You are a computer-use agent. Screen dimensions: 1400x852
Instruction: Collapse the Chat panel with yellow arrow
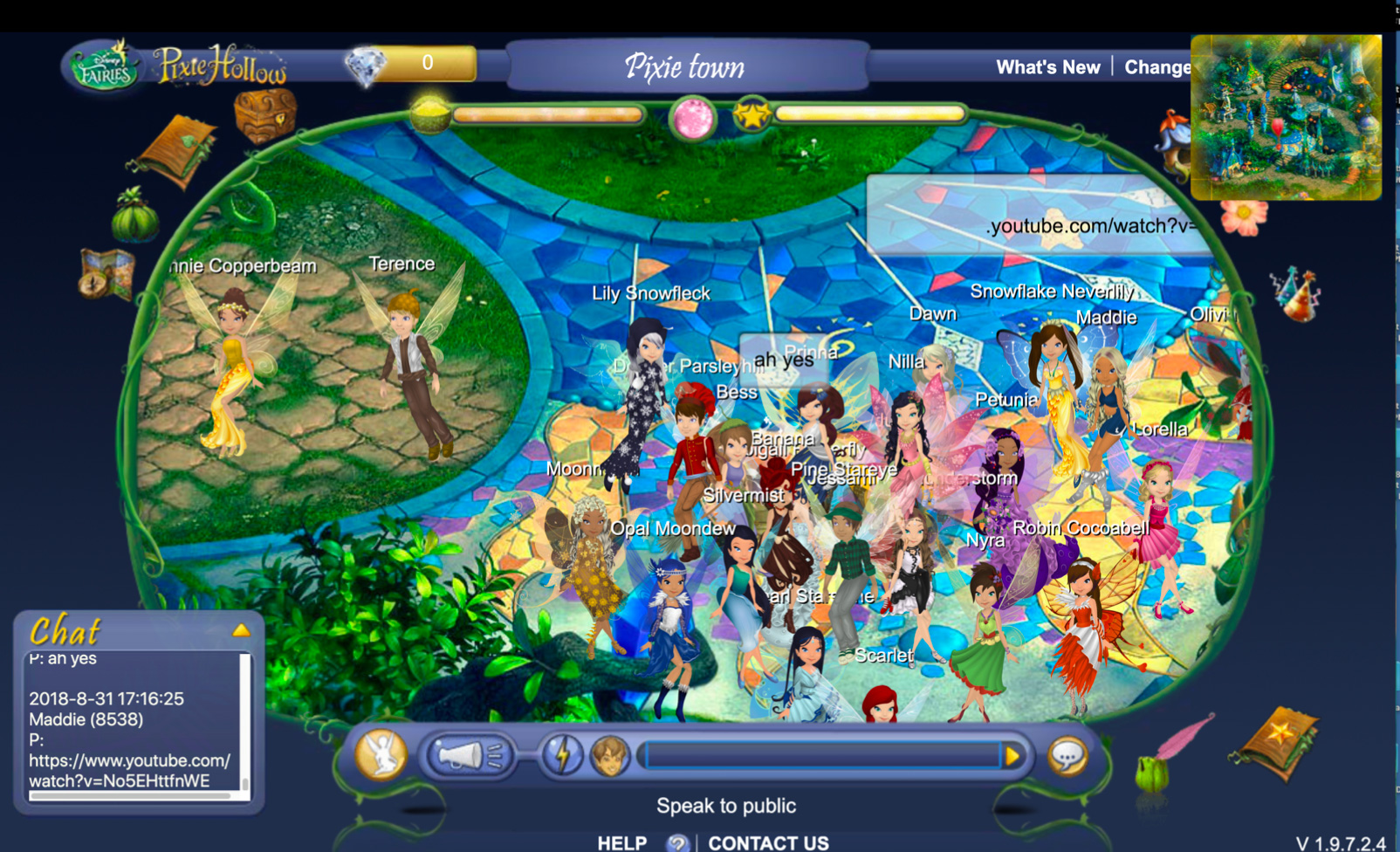tap(241, 630)
